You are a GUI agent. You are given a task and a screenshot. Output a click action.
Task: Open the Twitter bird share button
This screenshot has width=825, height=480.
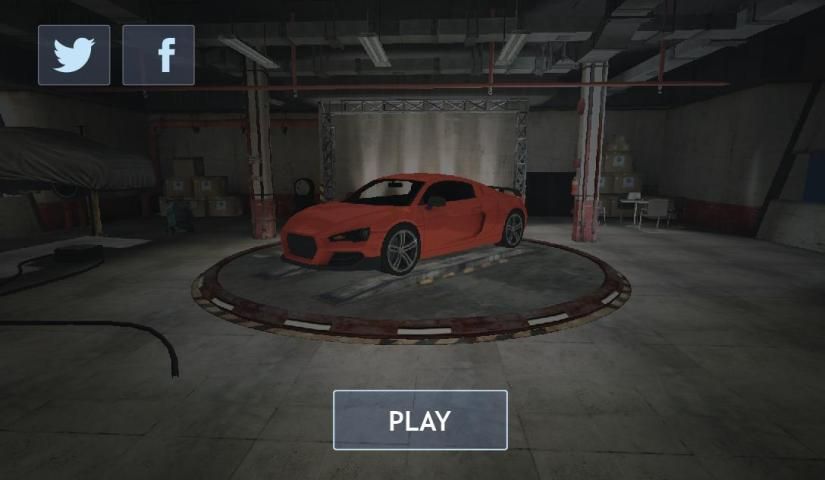[x=74, y=55]
